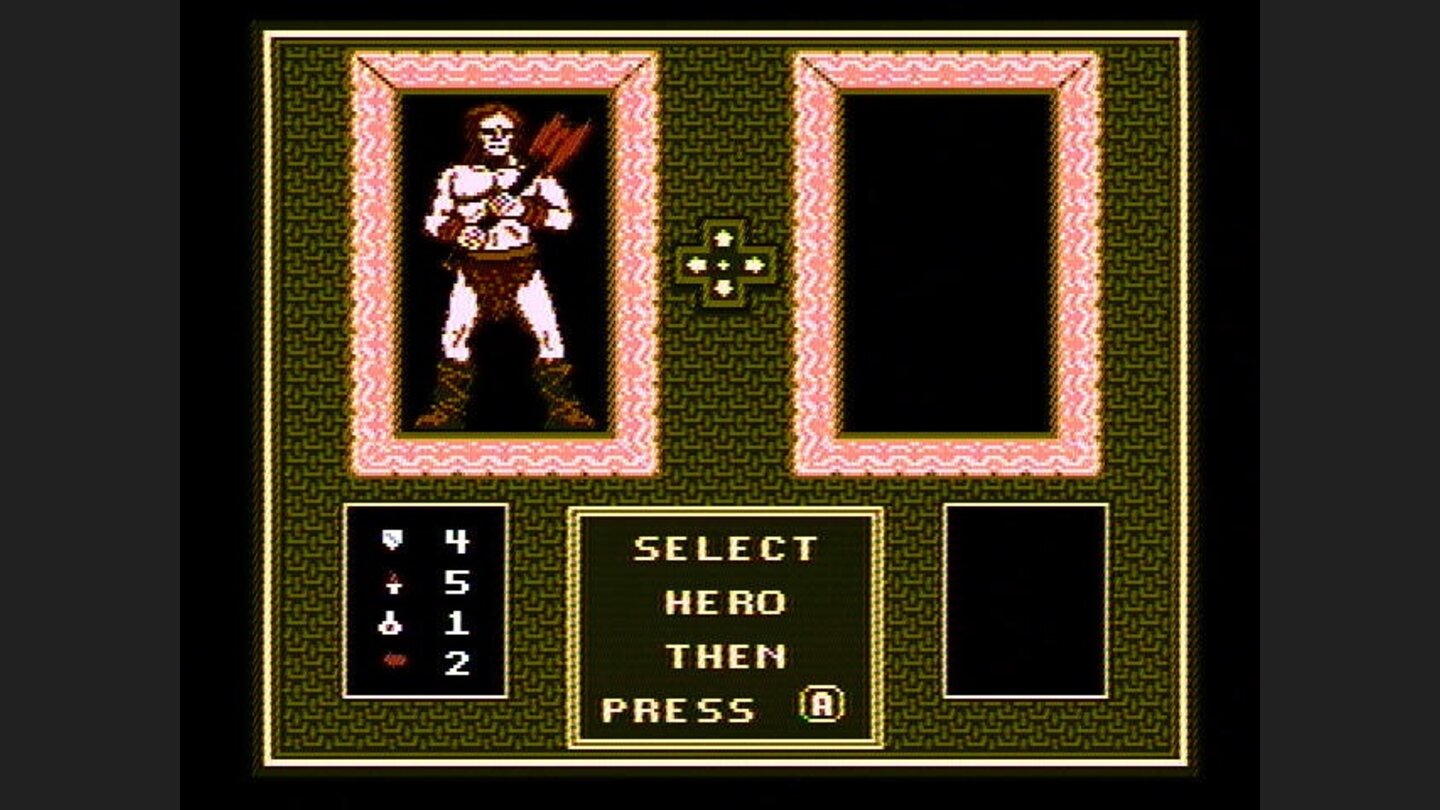Screen dimensions: 1440x810
Task: Click the up arrow on the D-pad indicator
Action: click(x=723, y=240)
